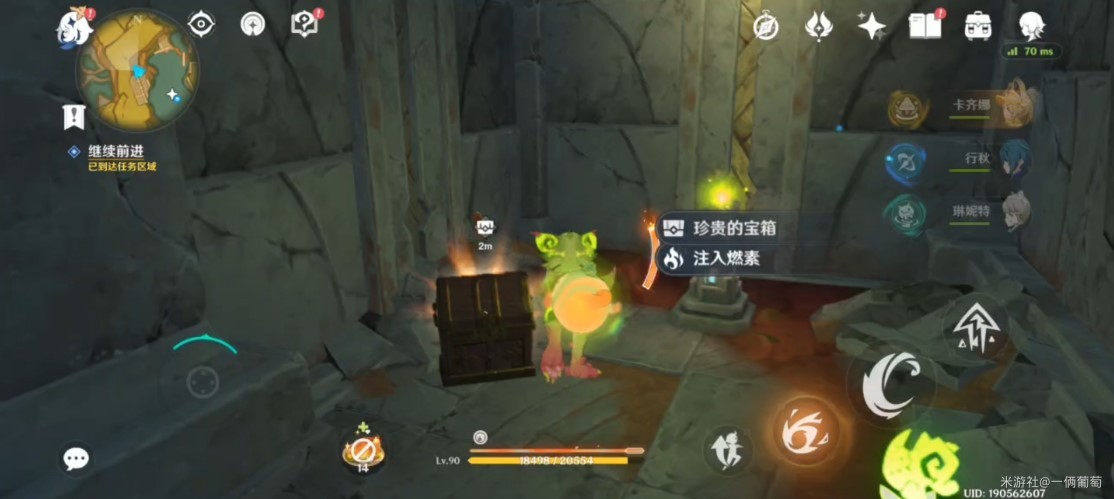
Task: Open the circular minimap
Action: 138,71
